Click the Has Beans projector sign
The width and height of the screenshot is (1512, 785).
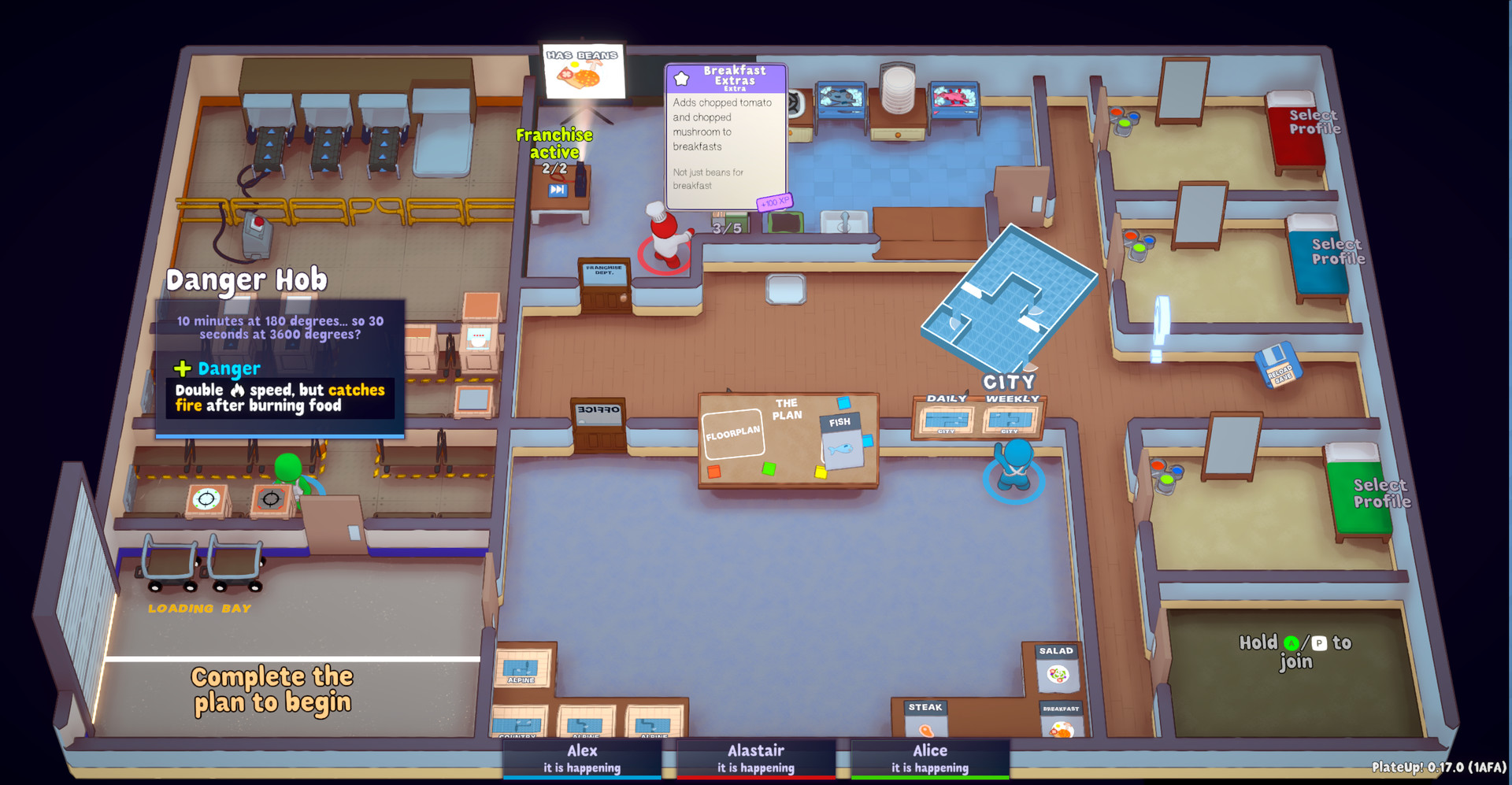click(581, 71)
